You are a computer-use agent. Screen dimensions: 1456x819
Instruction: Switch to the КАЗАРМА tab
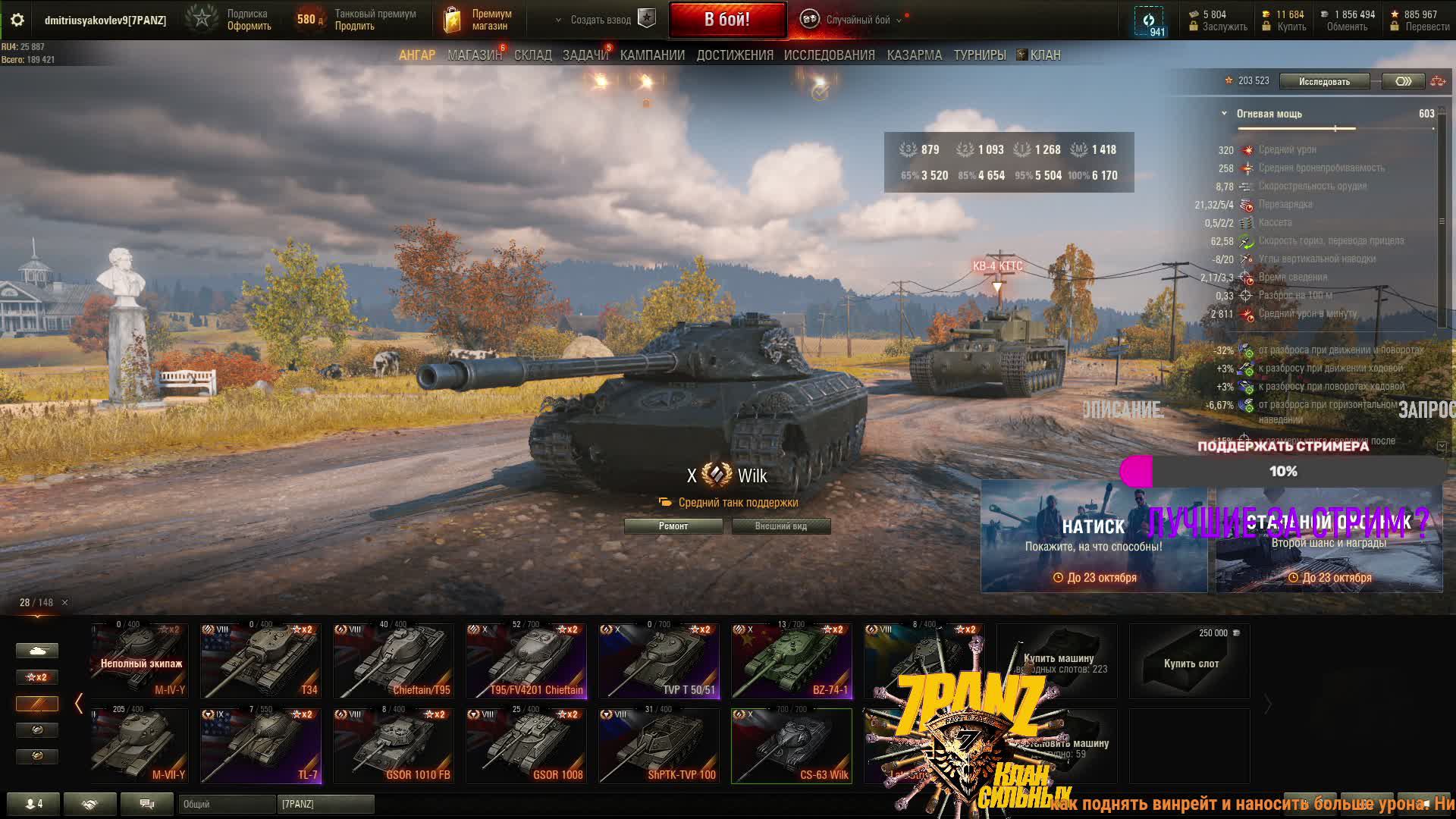[914, 55]
